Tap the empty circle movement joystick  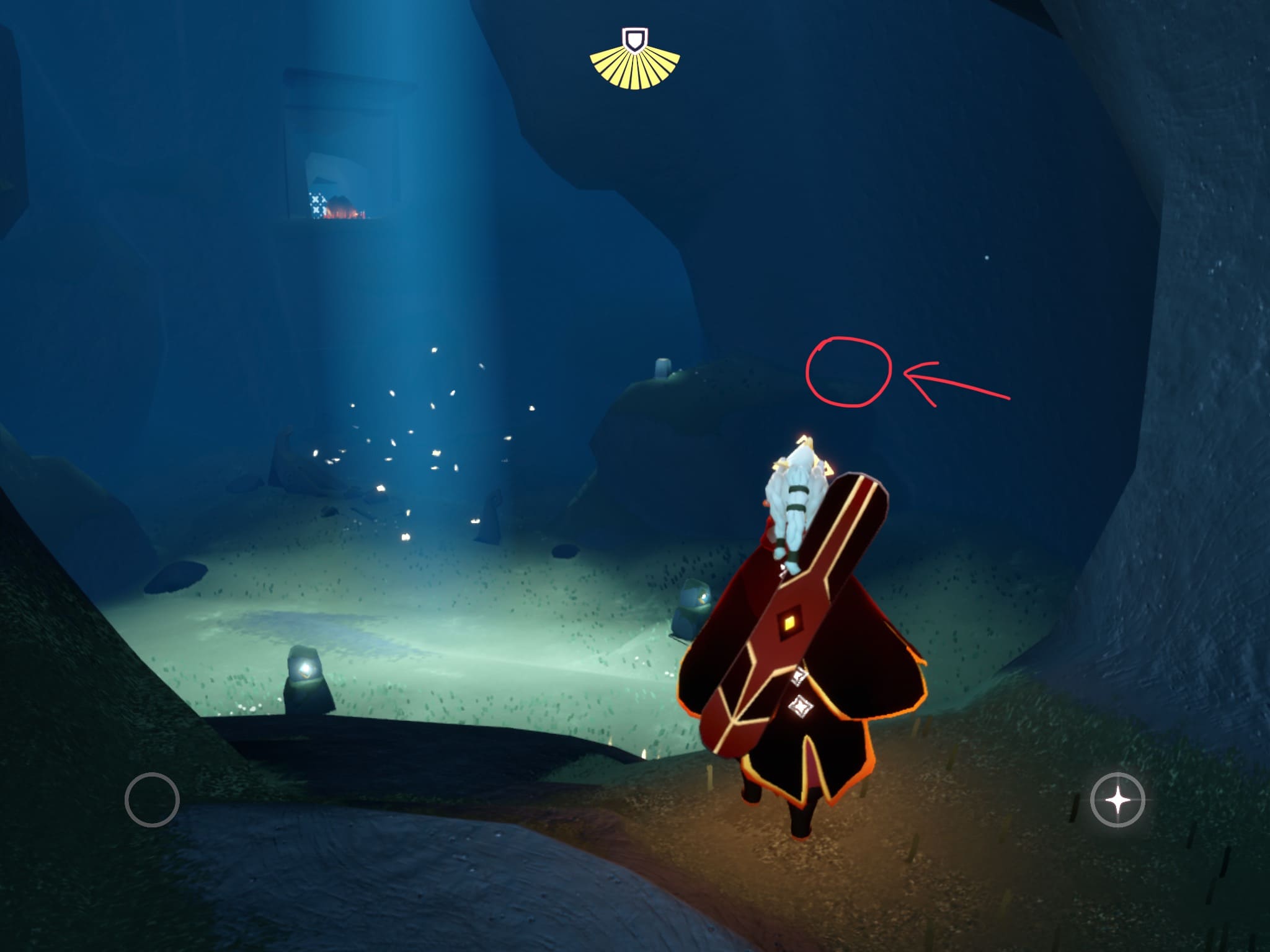[x=152, y=800]
